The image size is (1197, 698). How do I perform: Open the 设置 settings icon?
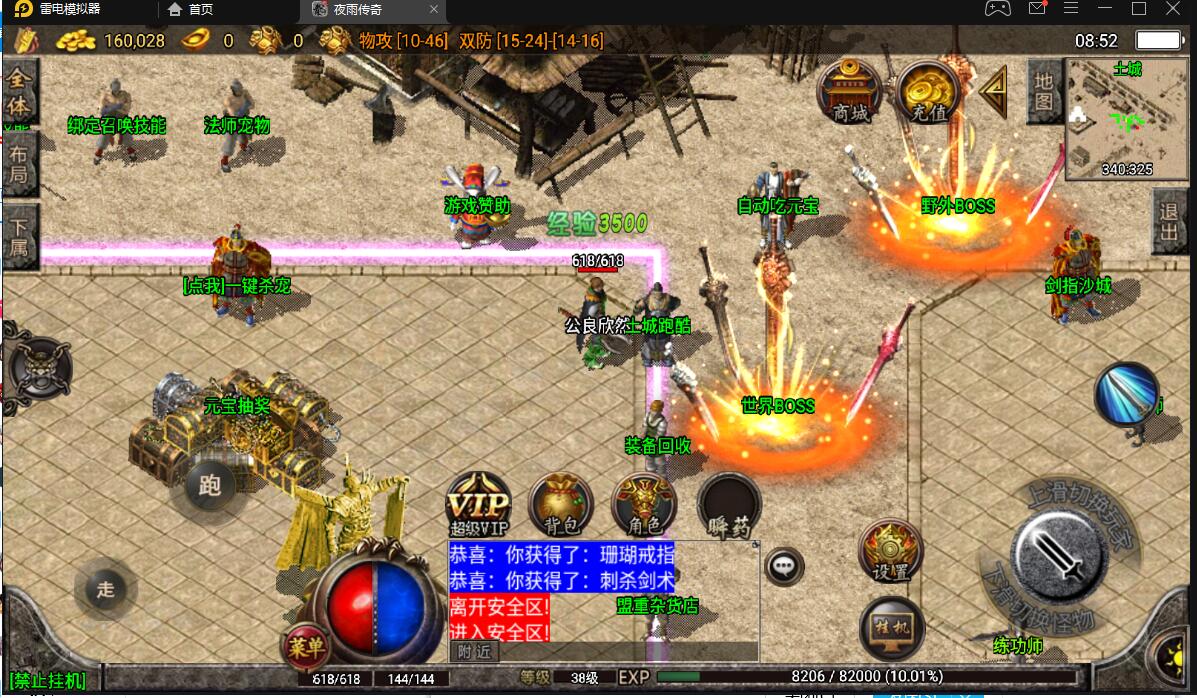click(x=890, y=551)
